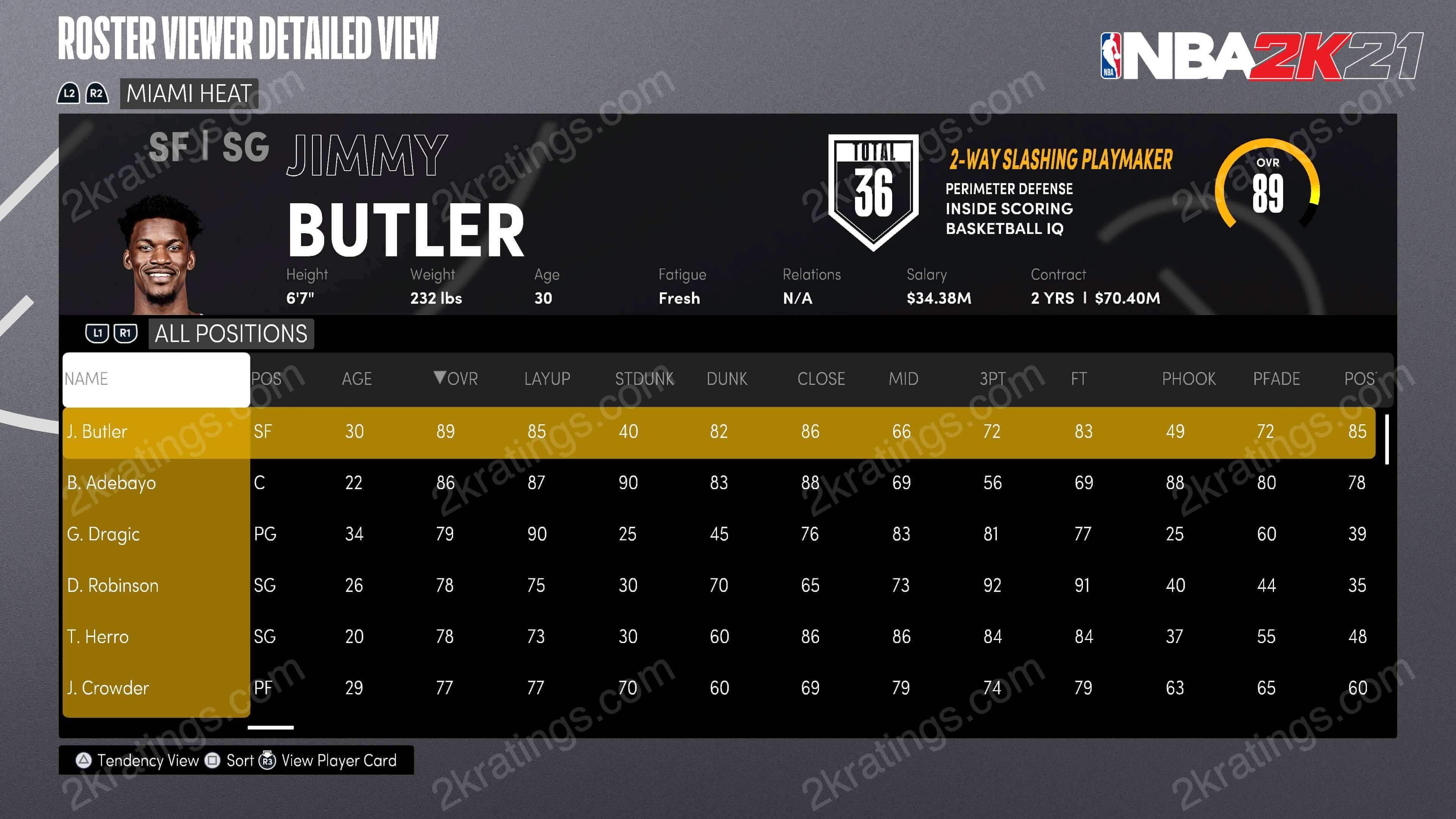
Task: Choose the G. Dragic player row
Action: coord(103,534)
